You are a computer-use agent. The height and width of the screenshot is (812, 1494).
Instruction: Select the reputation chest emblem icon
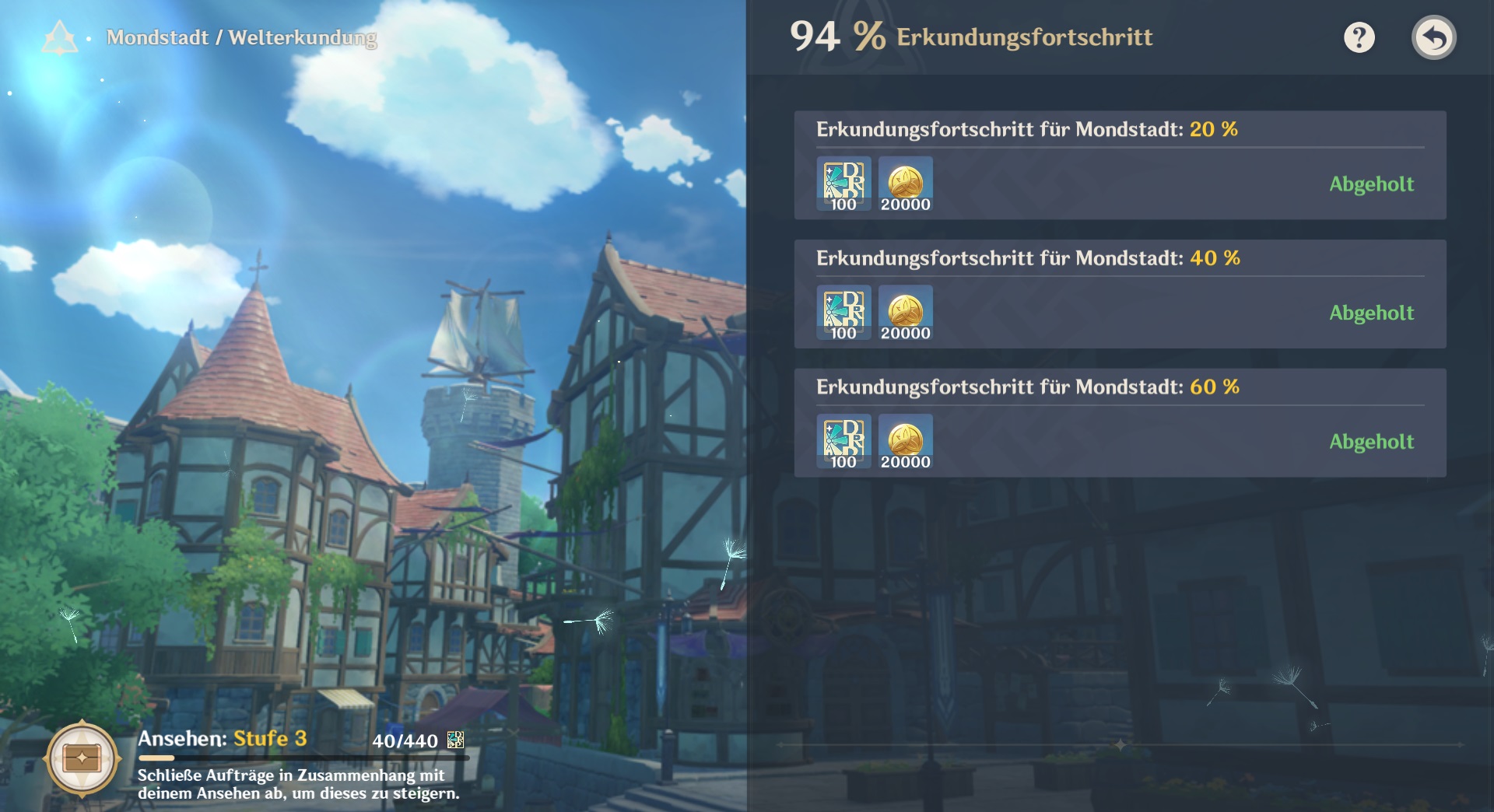coord(82,758)
